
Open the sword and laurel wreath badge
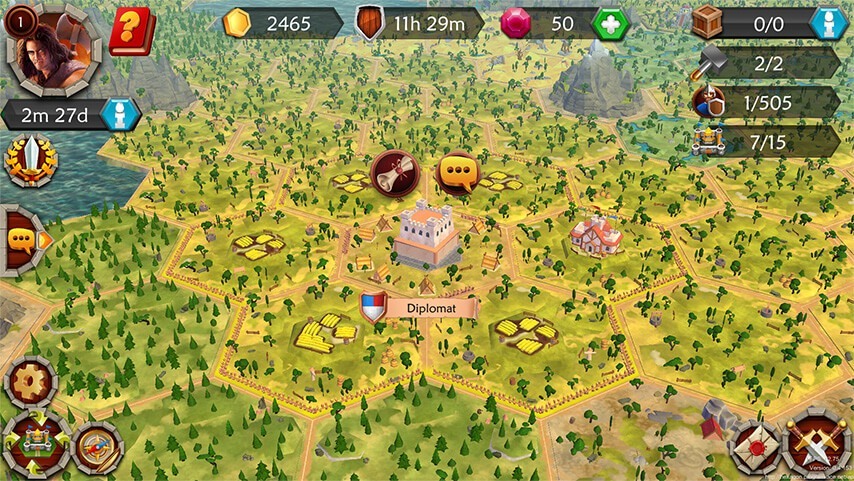(30, 159)
